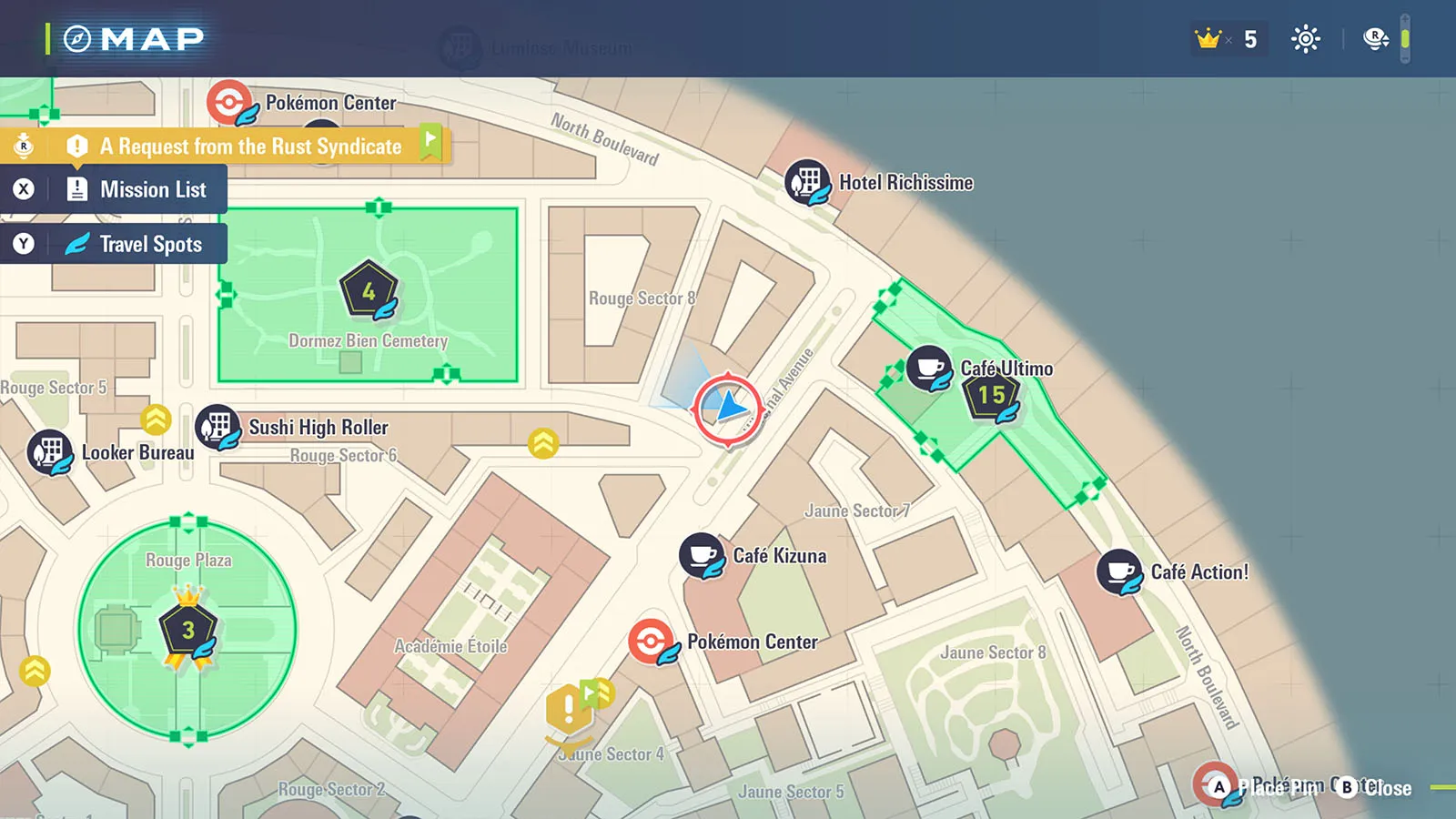
Task: Click the orange exclamation mission marker
Action: 569,708
